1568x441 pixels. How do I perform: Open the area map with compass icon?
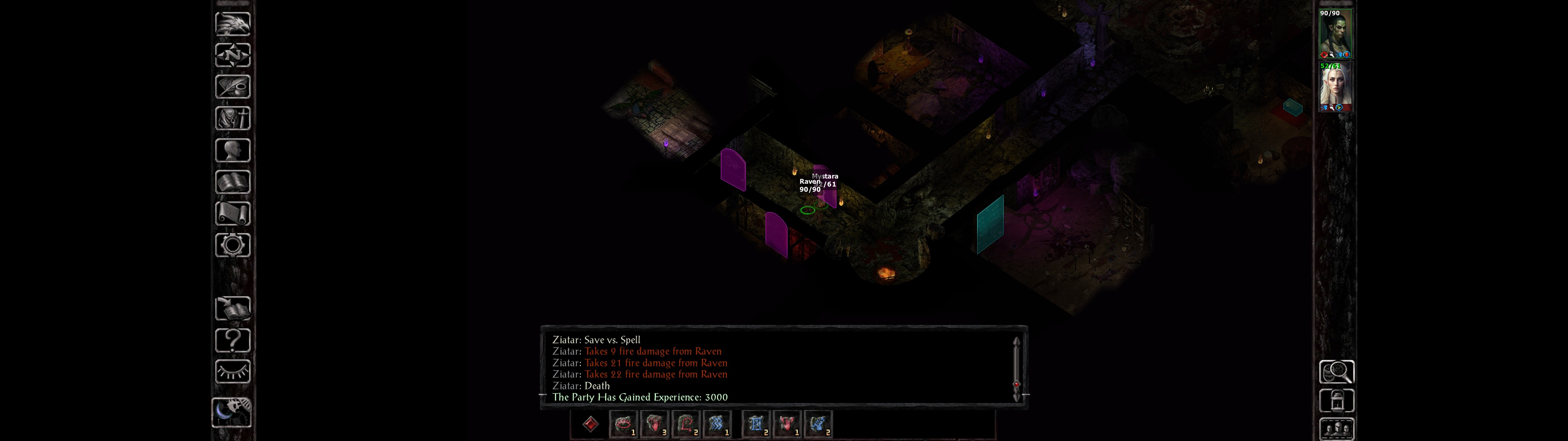coord(232,55)
